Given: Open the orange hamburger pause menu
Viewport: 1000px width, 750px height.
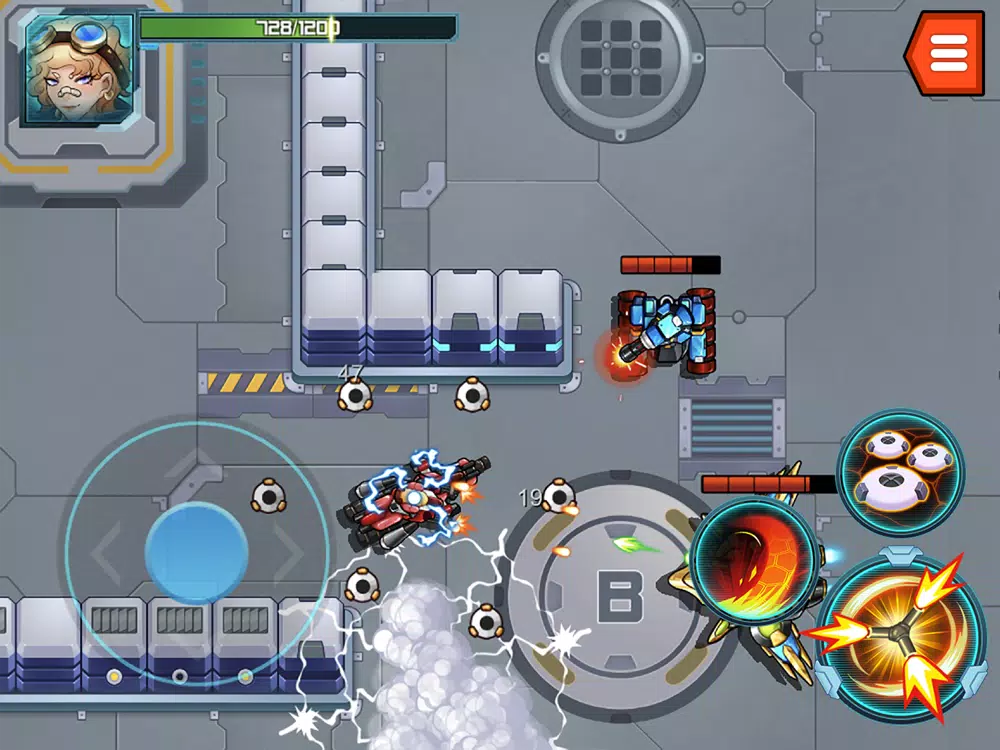Looking at the screenshot, I should [947, 53].
